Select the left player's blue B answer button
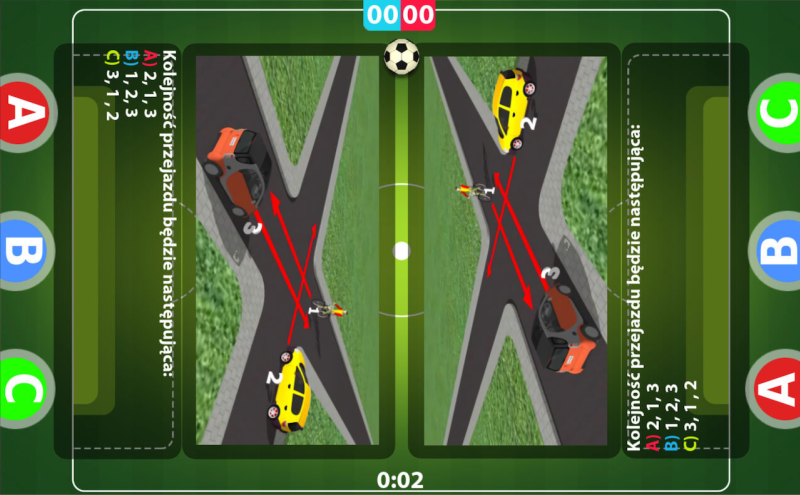The width and height of the screenshot is (800, 495). (22, 250)
